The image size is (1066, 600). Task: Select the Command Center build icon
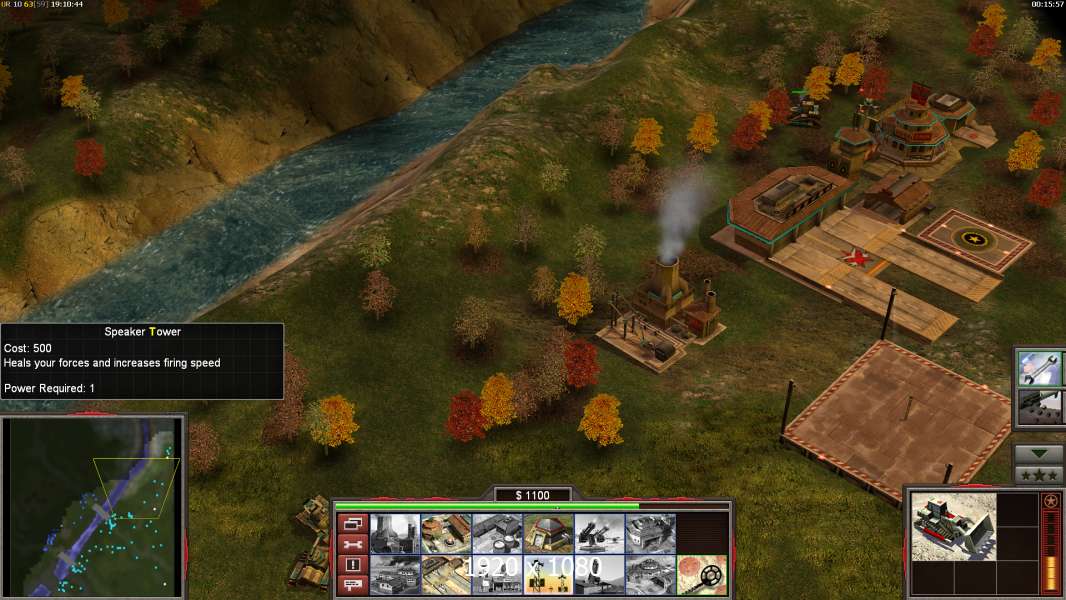(x=650, y=575)
